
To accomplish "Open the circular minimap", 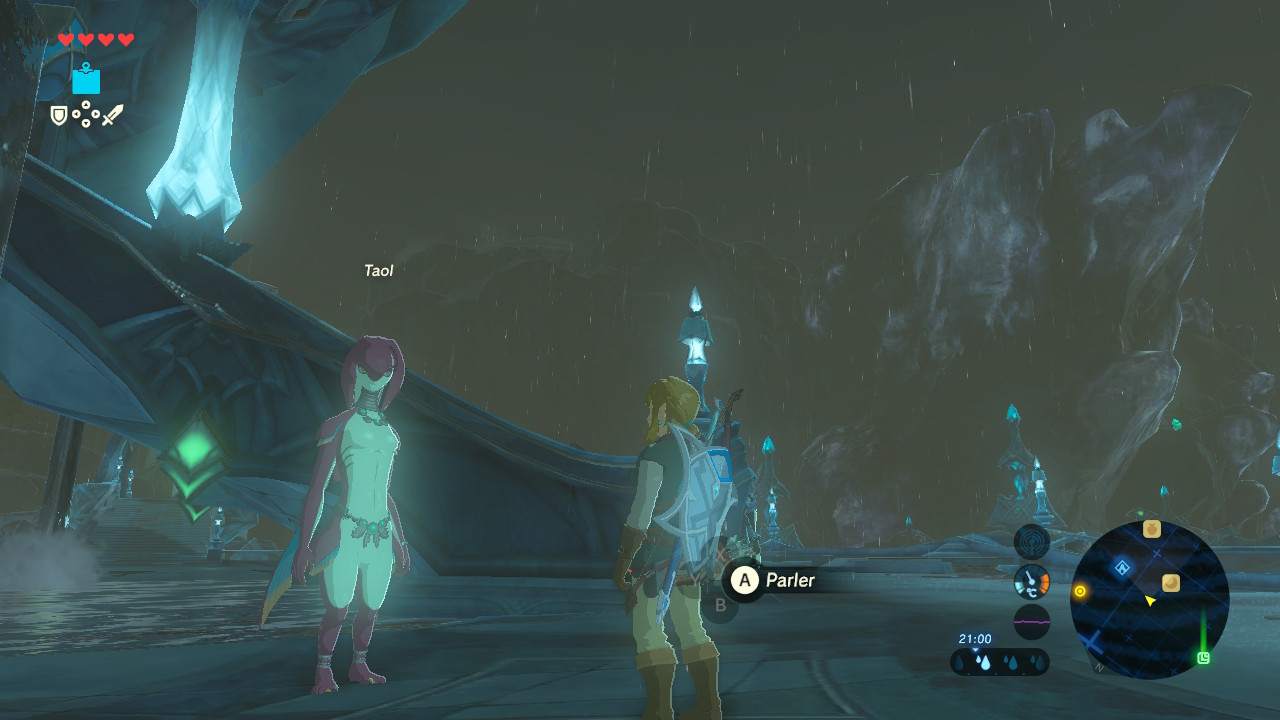I will click(1149, 599).
